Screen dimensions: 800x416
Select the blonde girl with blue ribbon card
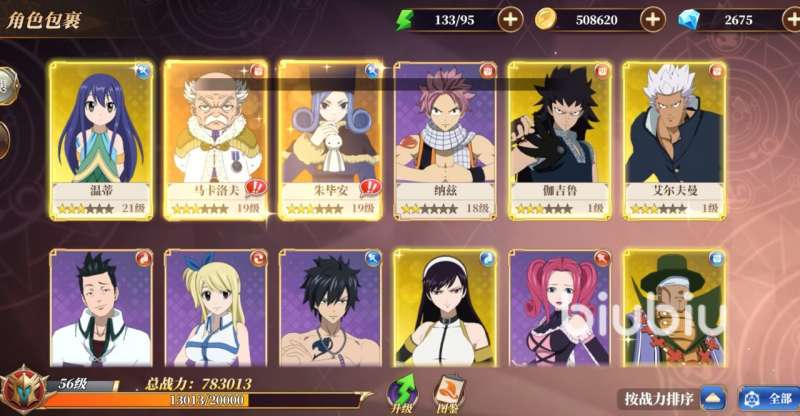pos(213,310)
